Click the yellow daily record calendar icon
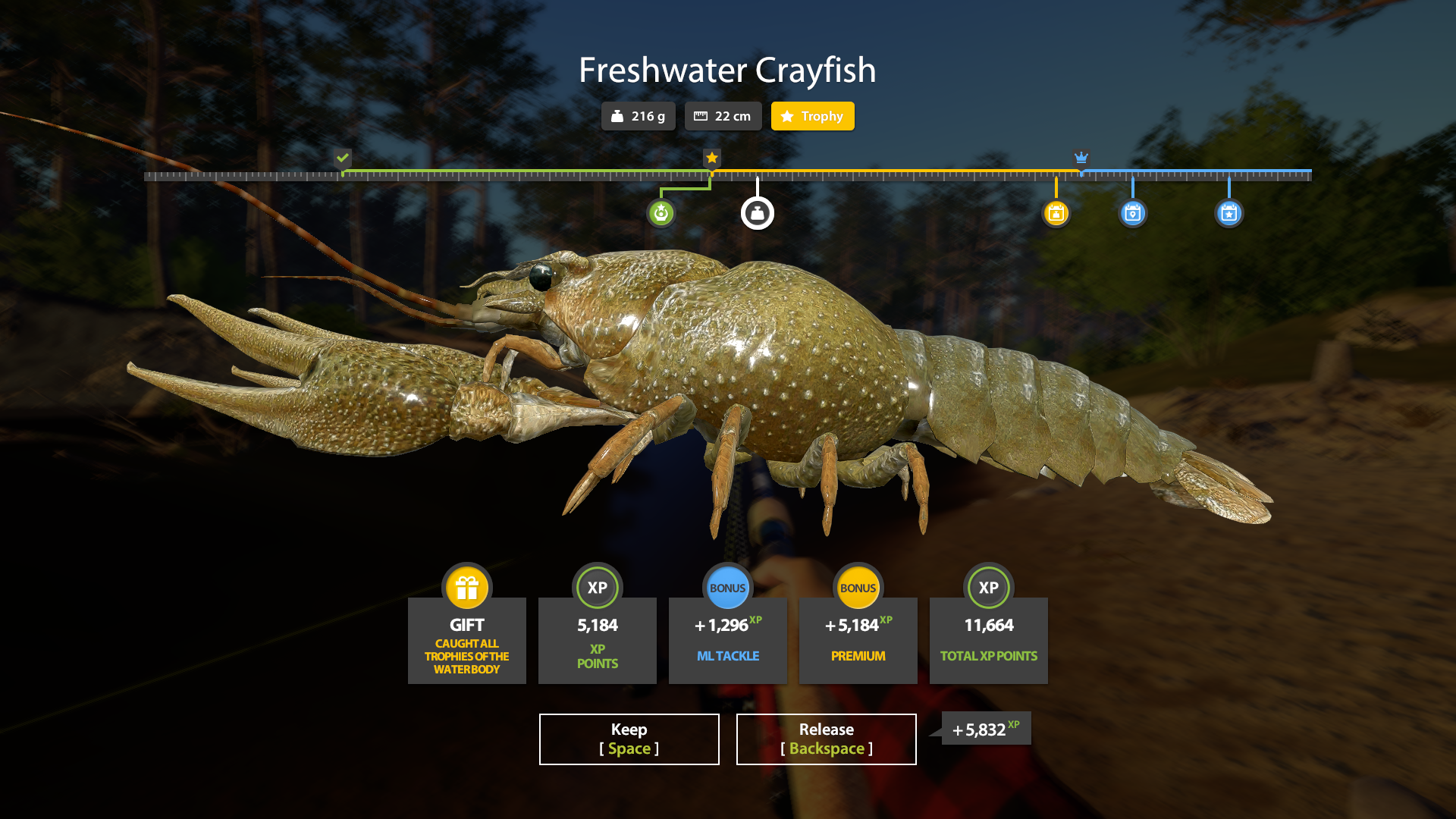 click(x=1056, y=213)
